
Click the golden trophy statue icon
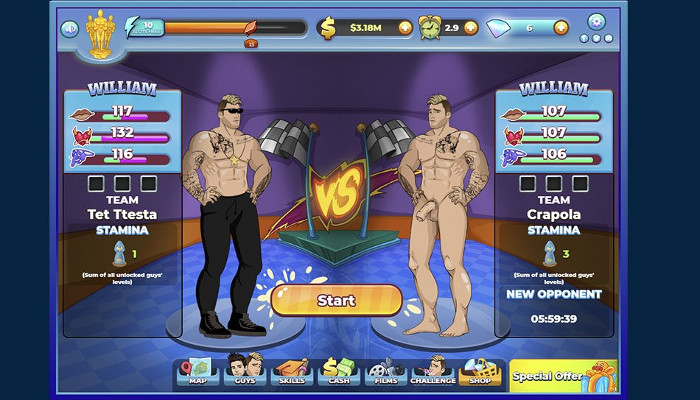[100, 33]
